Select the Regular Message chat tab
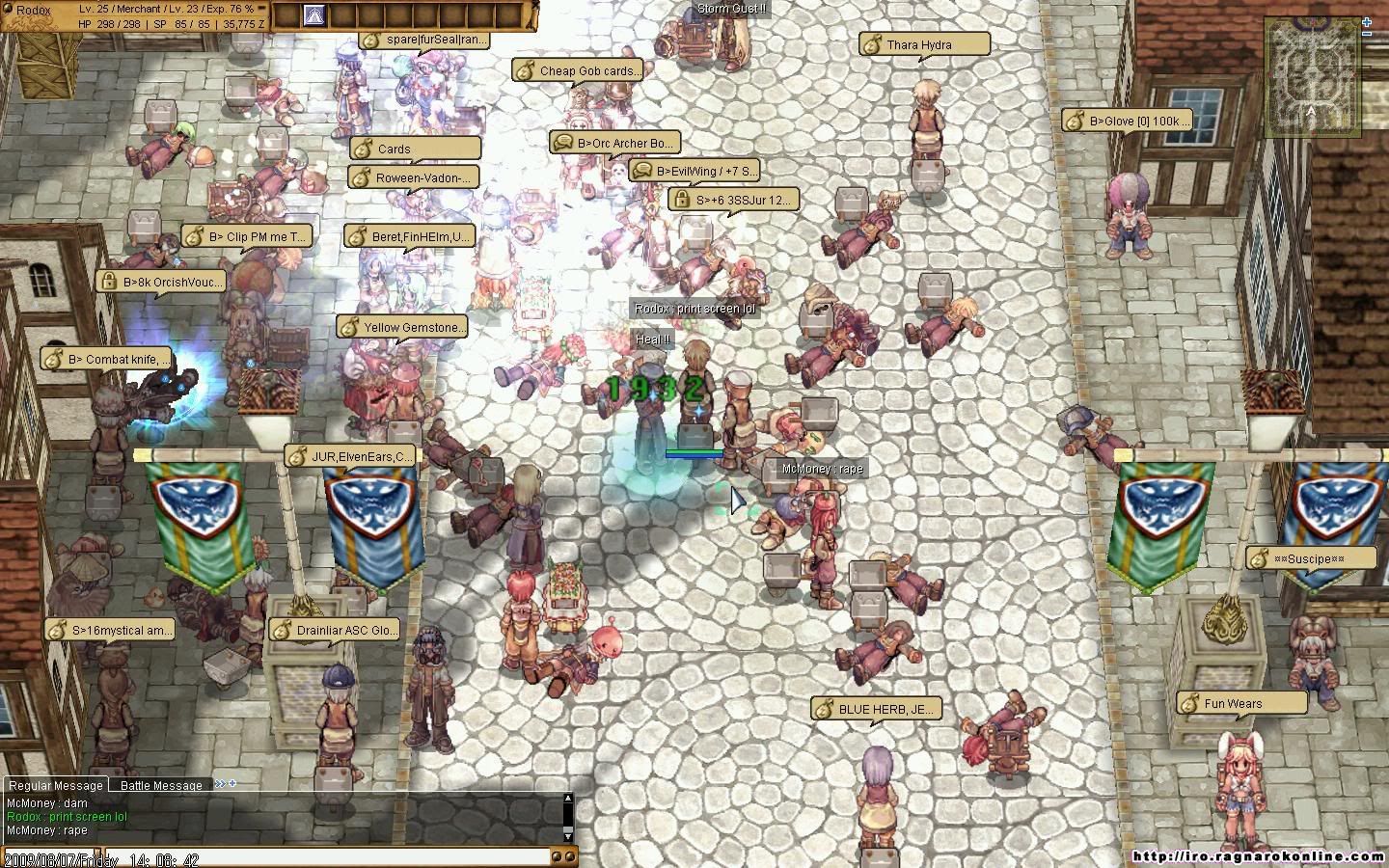 (56, 785)
